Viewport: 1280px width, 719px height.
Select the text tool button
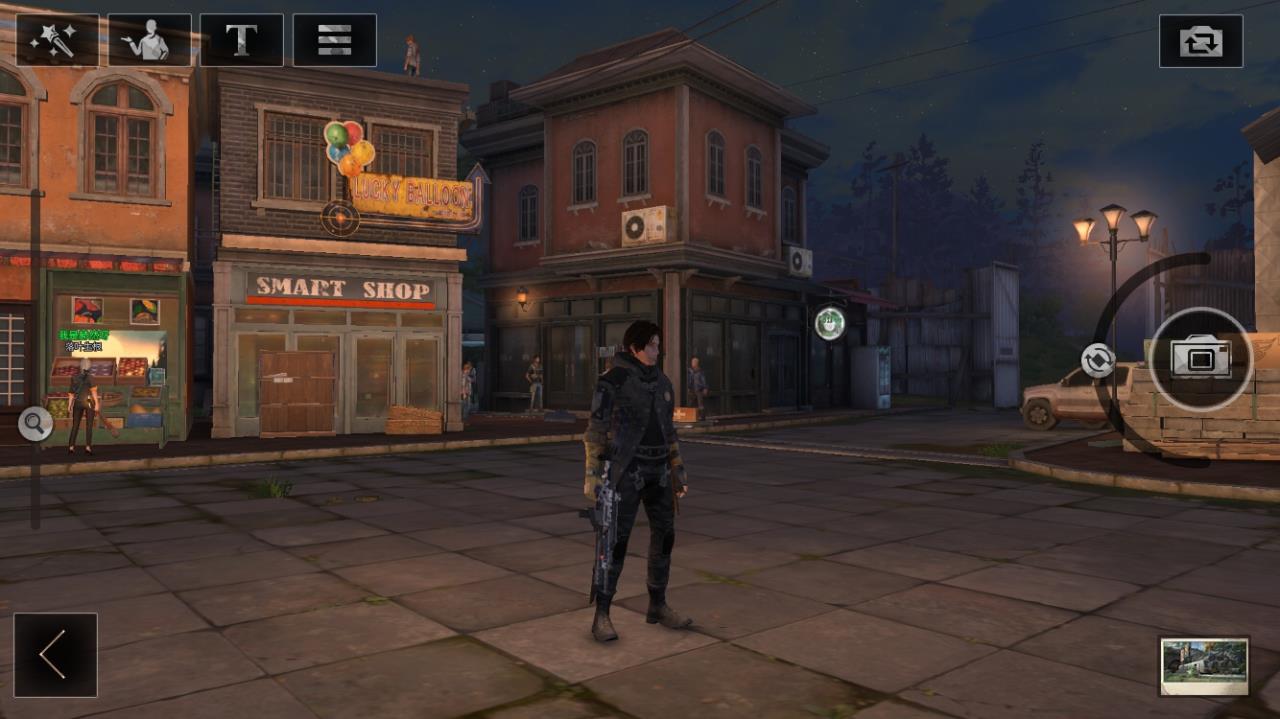coord(241,40)
